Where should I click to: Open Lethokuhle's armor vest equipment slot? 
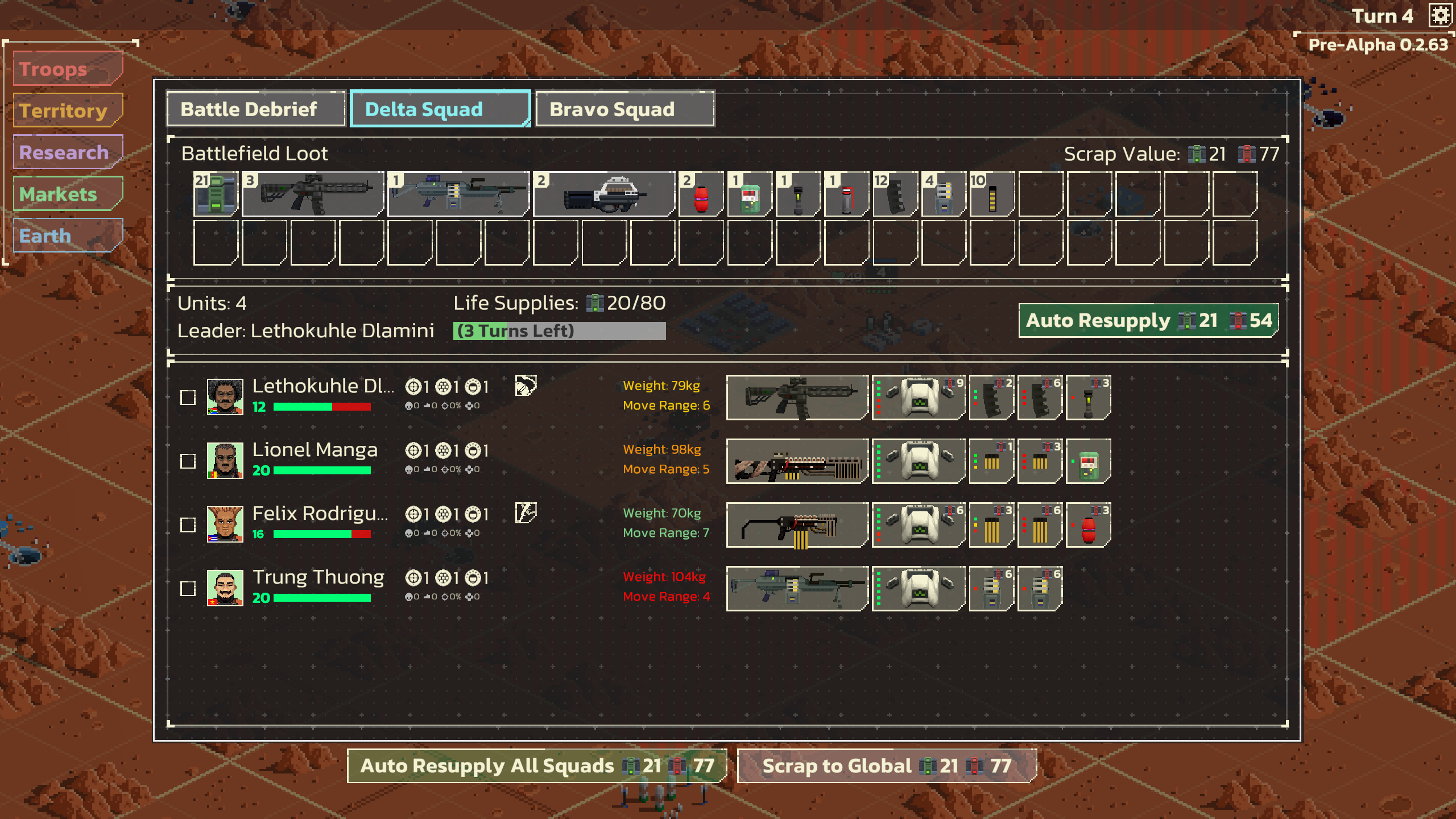(x=917, y=397)
